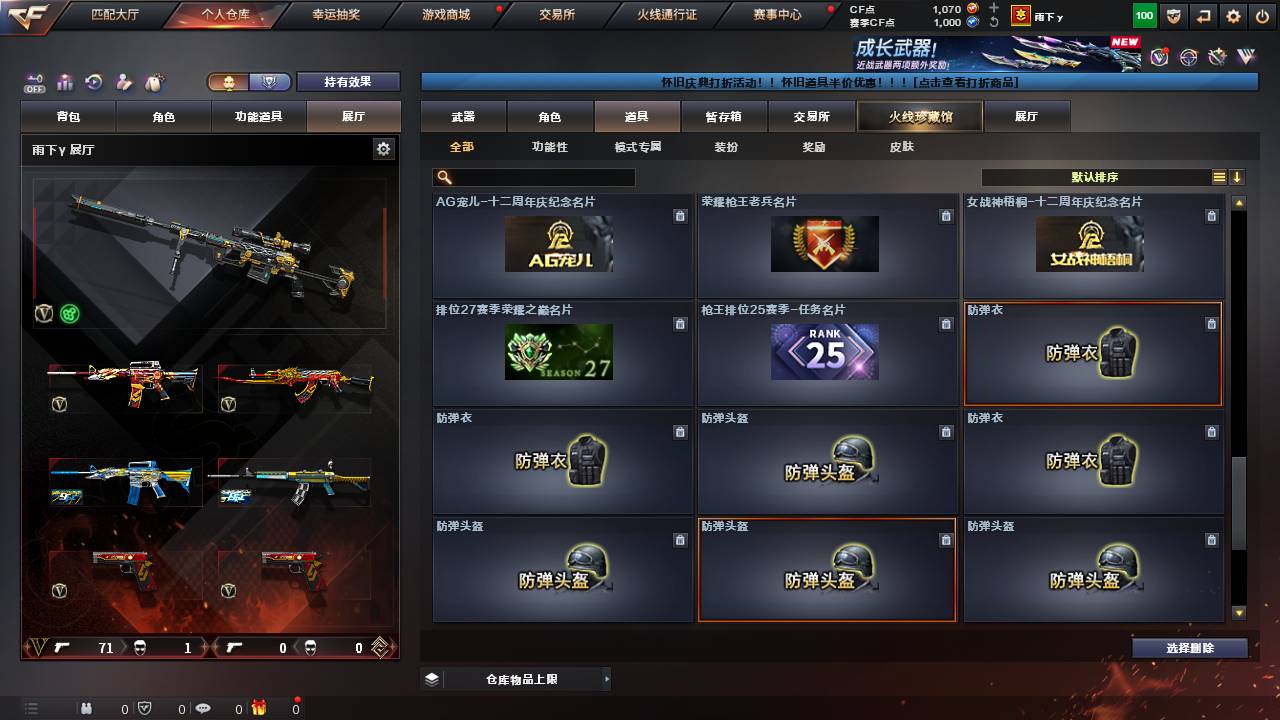
Task: Open the game settings gear icon
Action: click(1233, 16)
